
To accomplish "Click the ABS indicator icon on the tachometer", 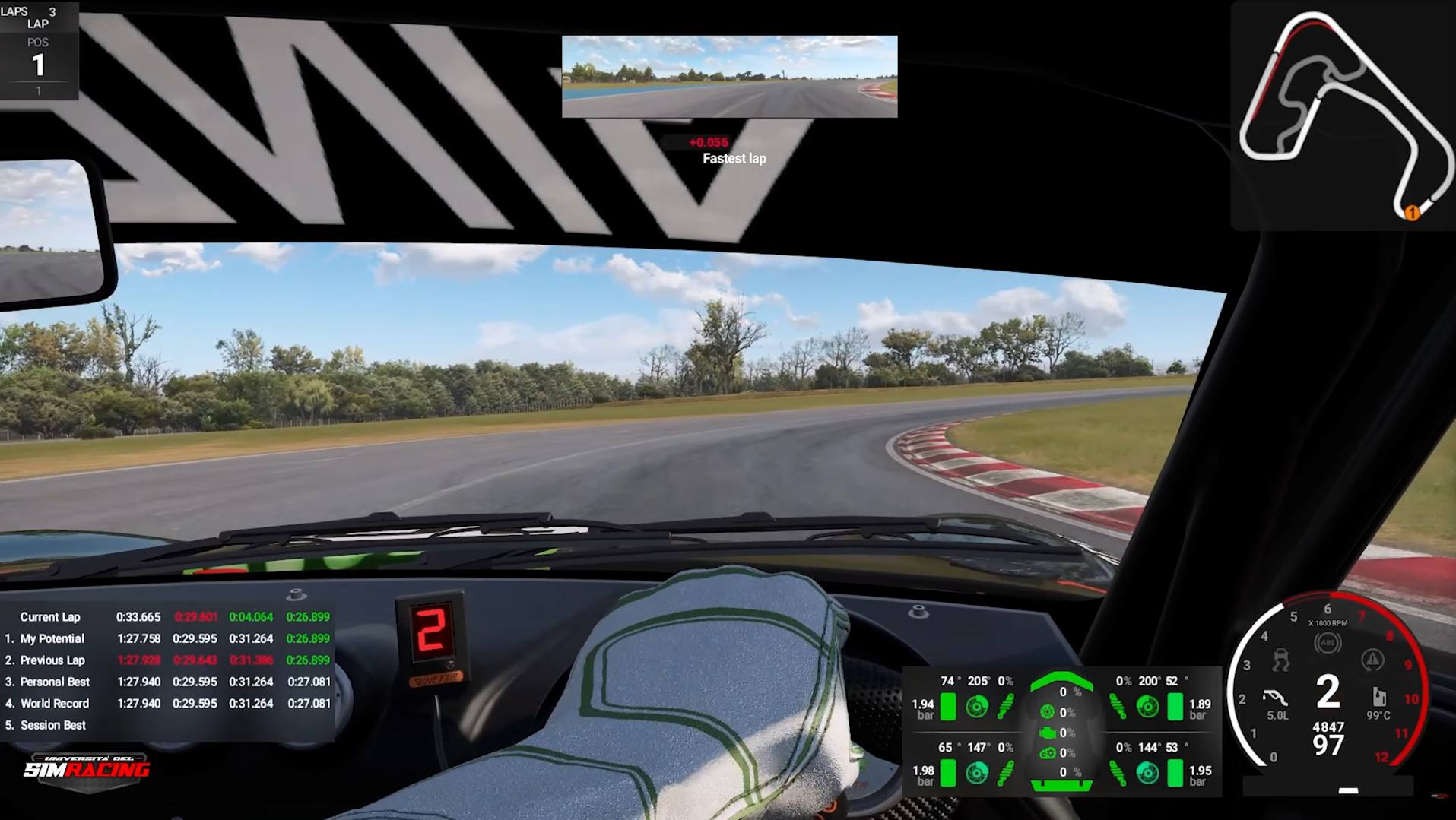I will (x=1328, y=642).
